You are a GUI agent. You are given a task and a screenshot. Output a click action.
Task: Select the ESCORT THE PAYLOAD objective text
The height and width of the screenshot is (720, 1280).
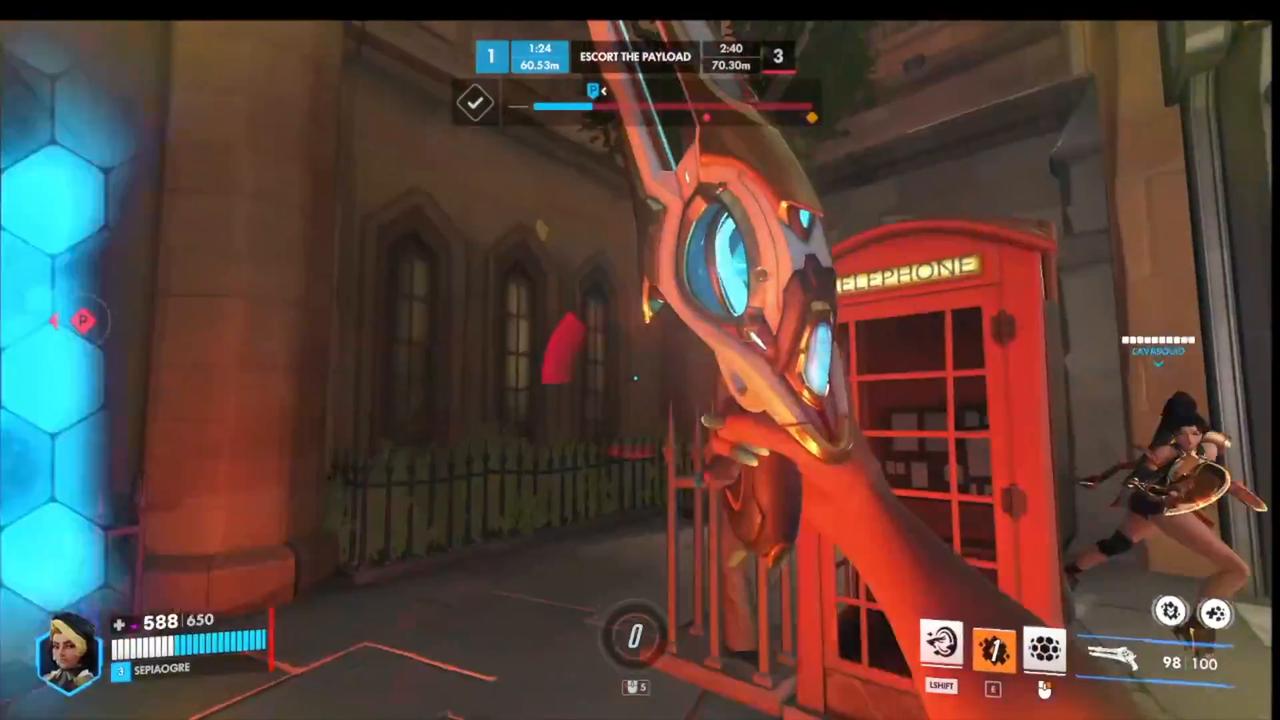[635, 56]
